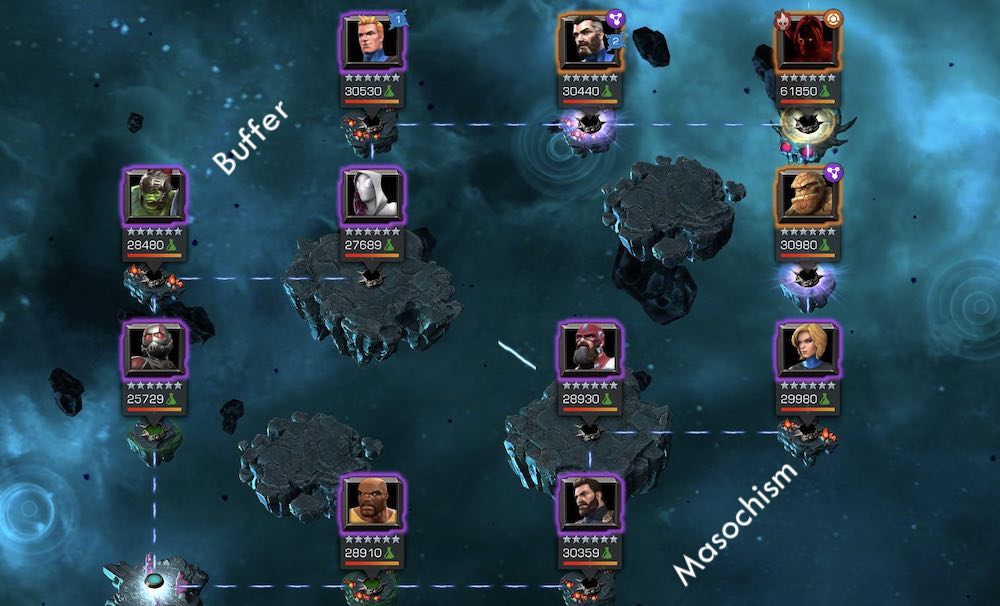The image size is (1000, 606).
Task: Choose the rocky Thing champion rated 30980
Action: (x=808, y=196)
